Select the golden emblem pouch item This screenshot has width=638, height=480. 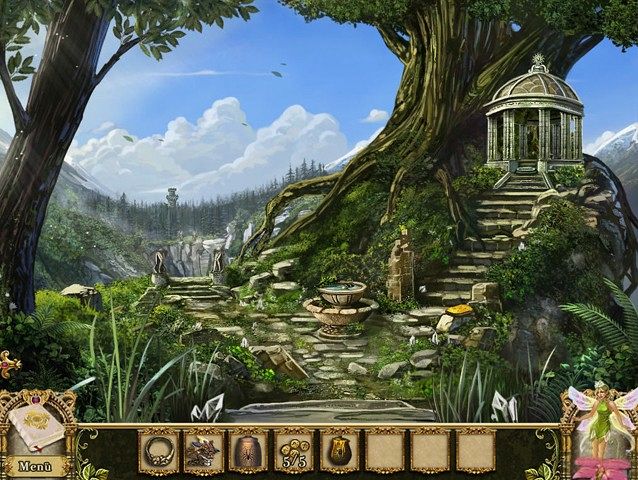(339, 449)
